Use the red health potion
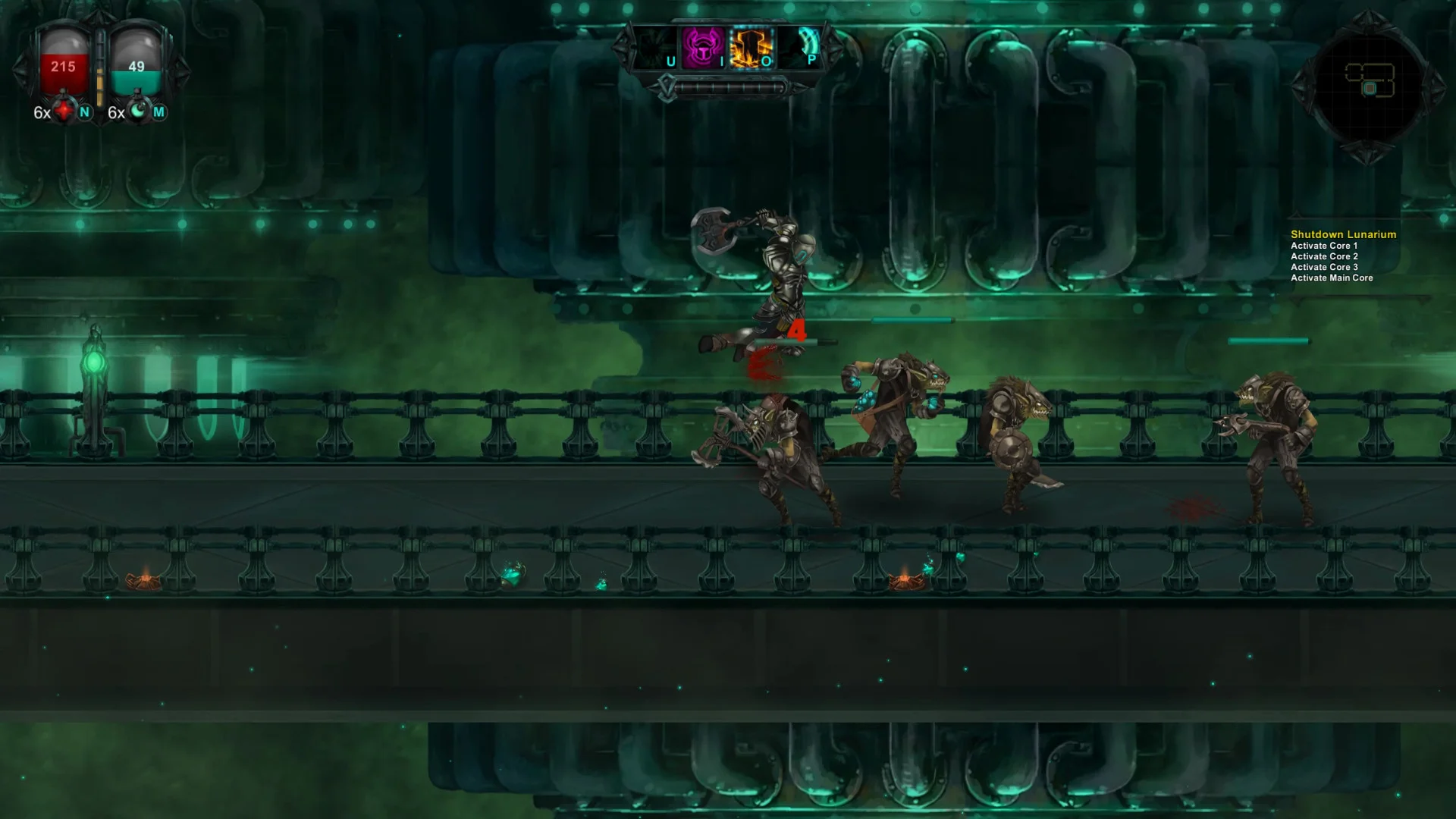 point(65,112)
